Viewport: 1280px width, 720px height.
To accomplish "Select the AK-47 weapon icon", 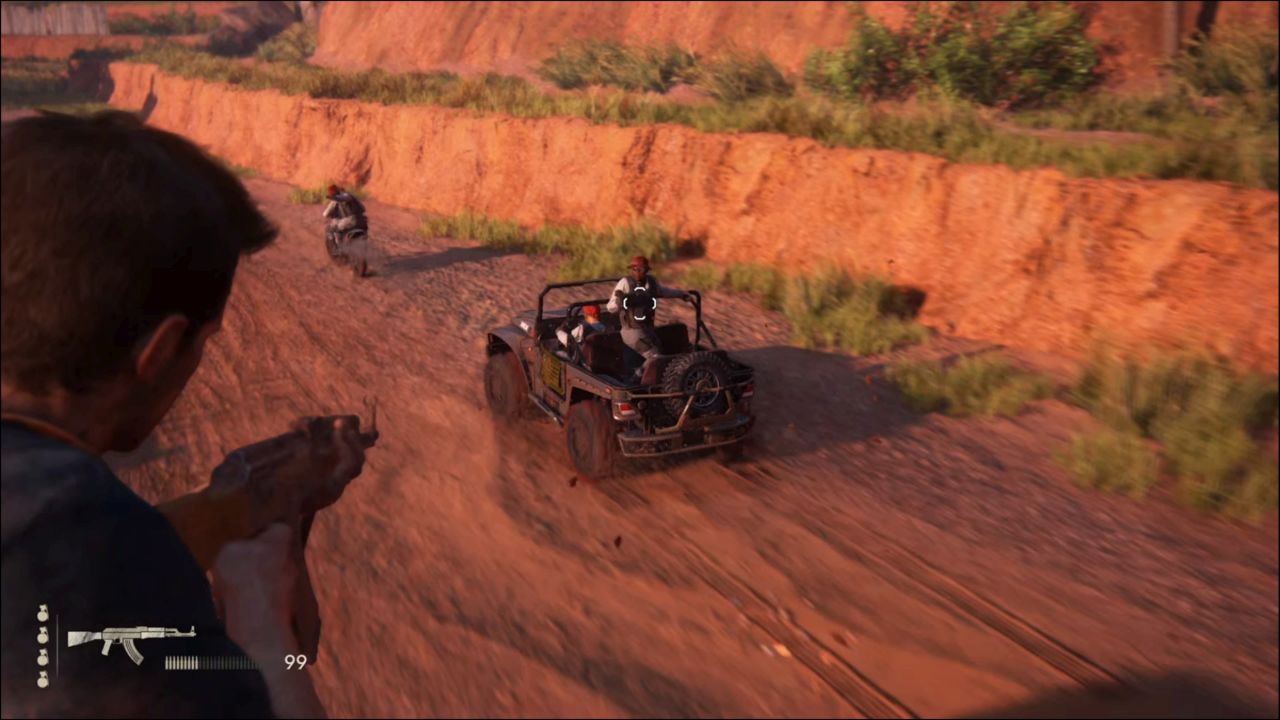I will pyautogui.click(x=130, y=638).
